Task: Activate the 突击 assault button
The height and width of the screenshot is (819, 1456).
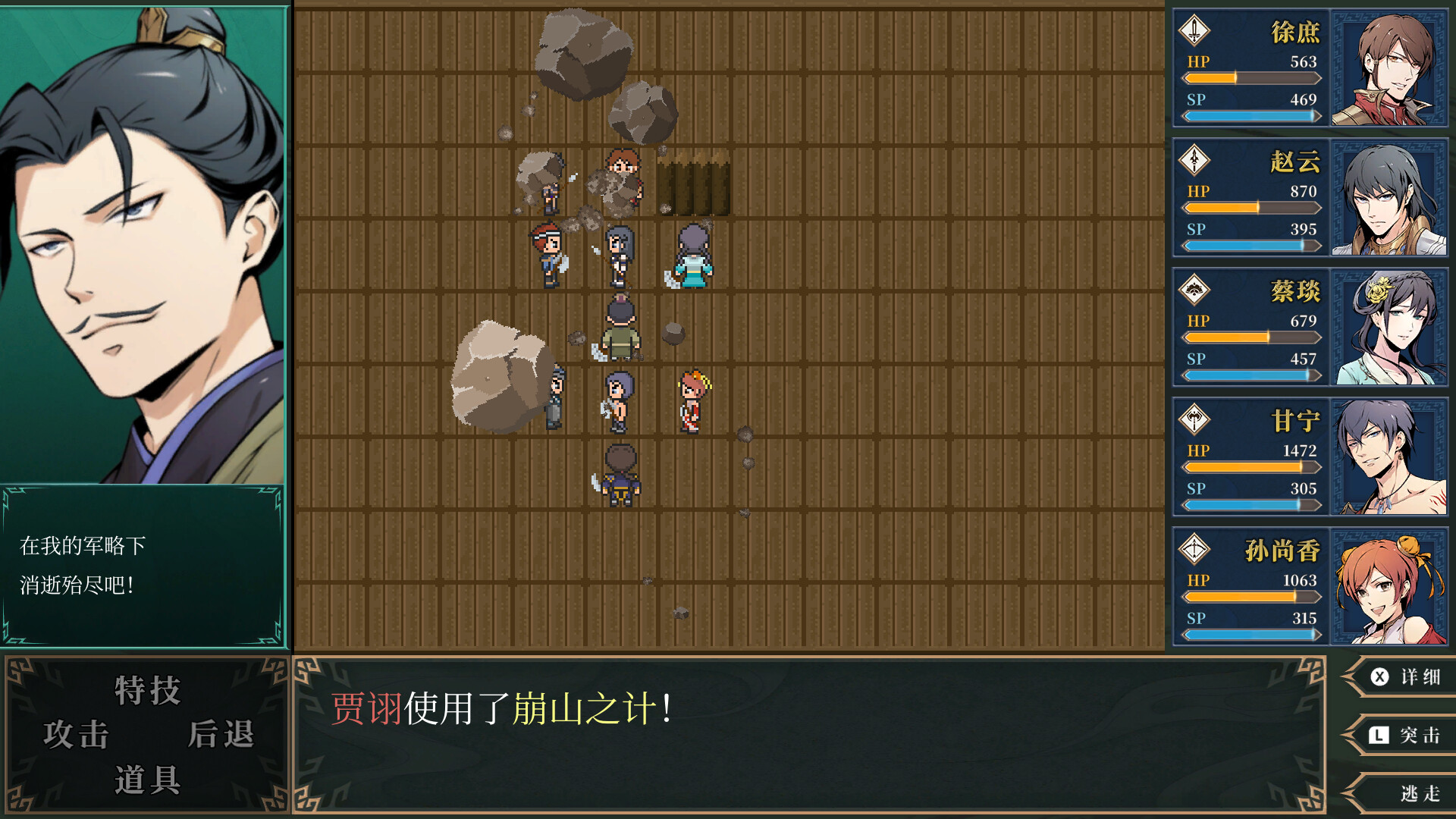Action: [1405, 735]
